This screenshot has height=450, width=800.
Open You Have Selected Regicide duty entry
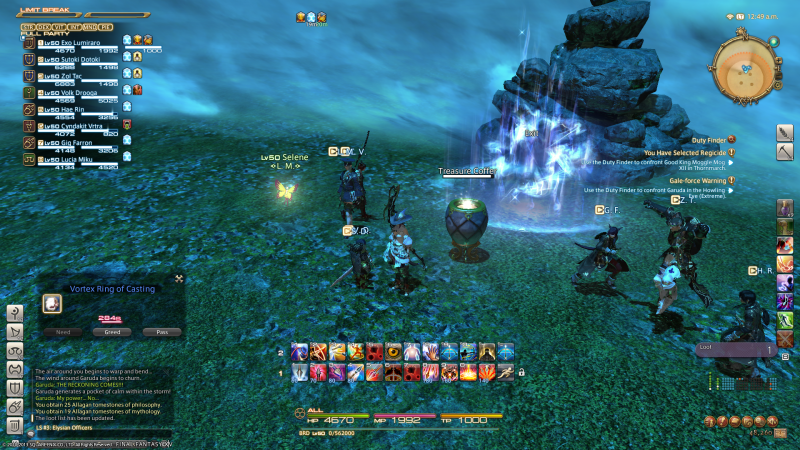[x=690, y=152]
